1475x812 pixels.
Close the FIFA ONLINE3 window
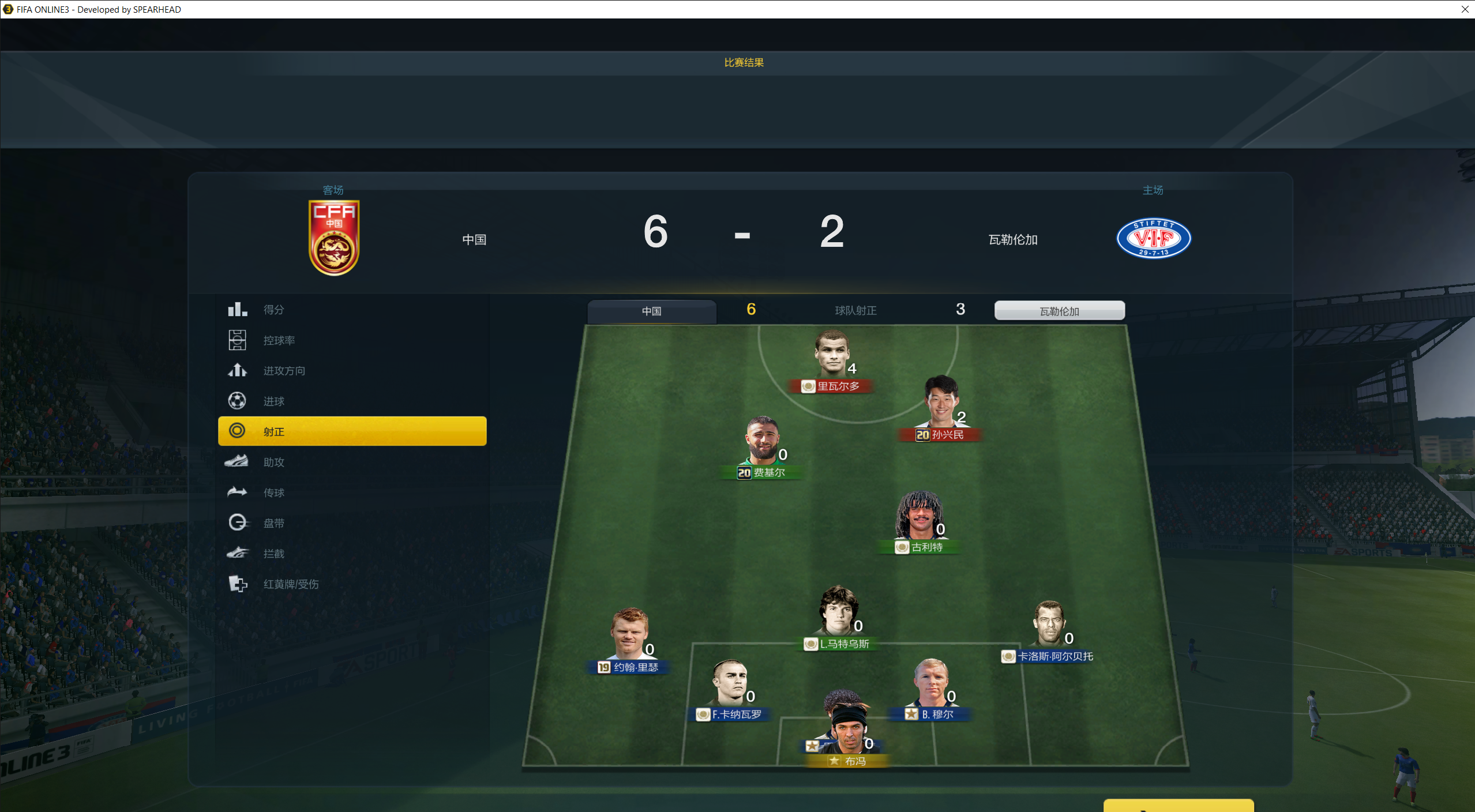[x=1465, y=9]
